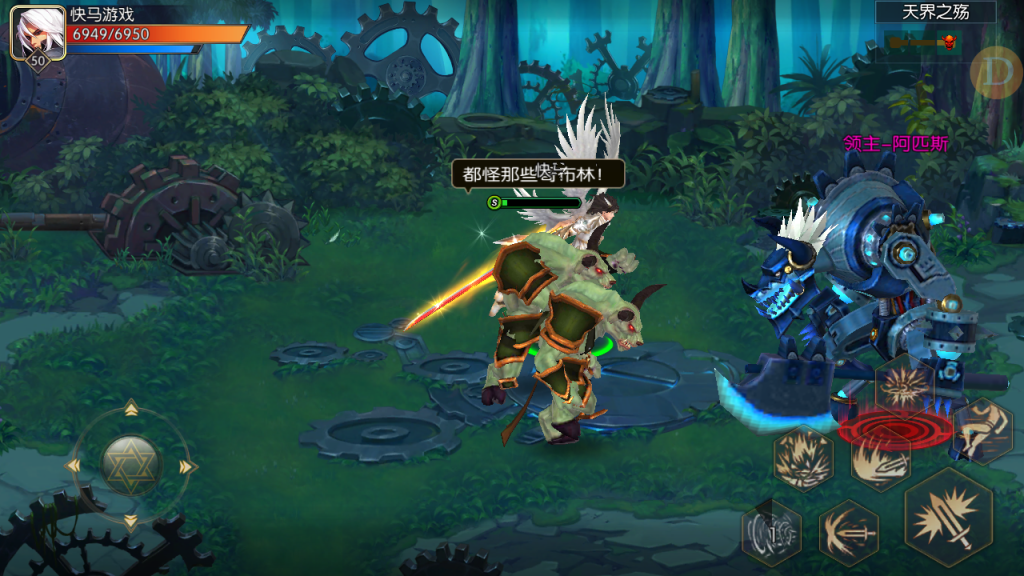Click the red demon boss room marker
1024x576 pixels.
tap(947, 42)
